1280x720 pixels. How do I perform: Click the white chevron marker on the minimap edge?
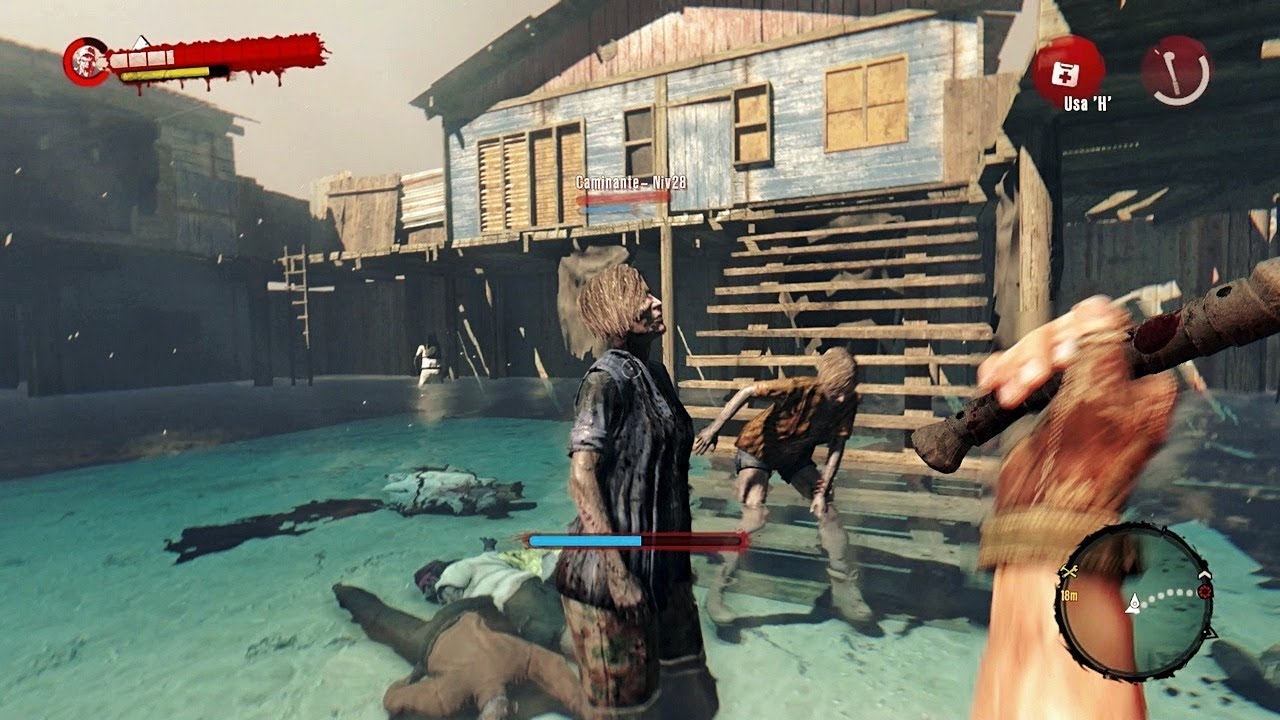point(1203,574)
